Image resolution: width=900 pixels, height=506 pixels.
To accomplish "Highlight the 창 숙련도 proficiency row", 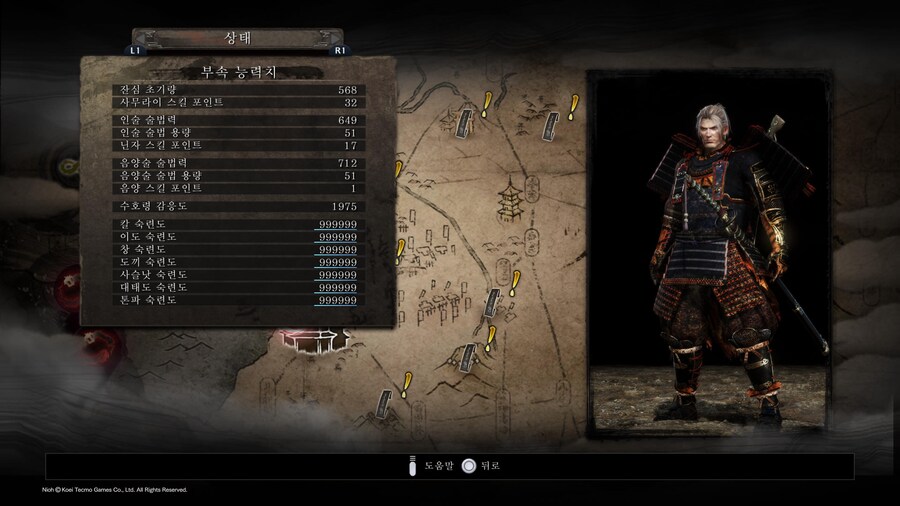I will pos(238,249).
